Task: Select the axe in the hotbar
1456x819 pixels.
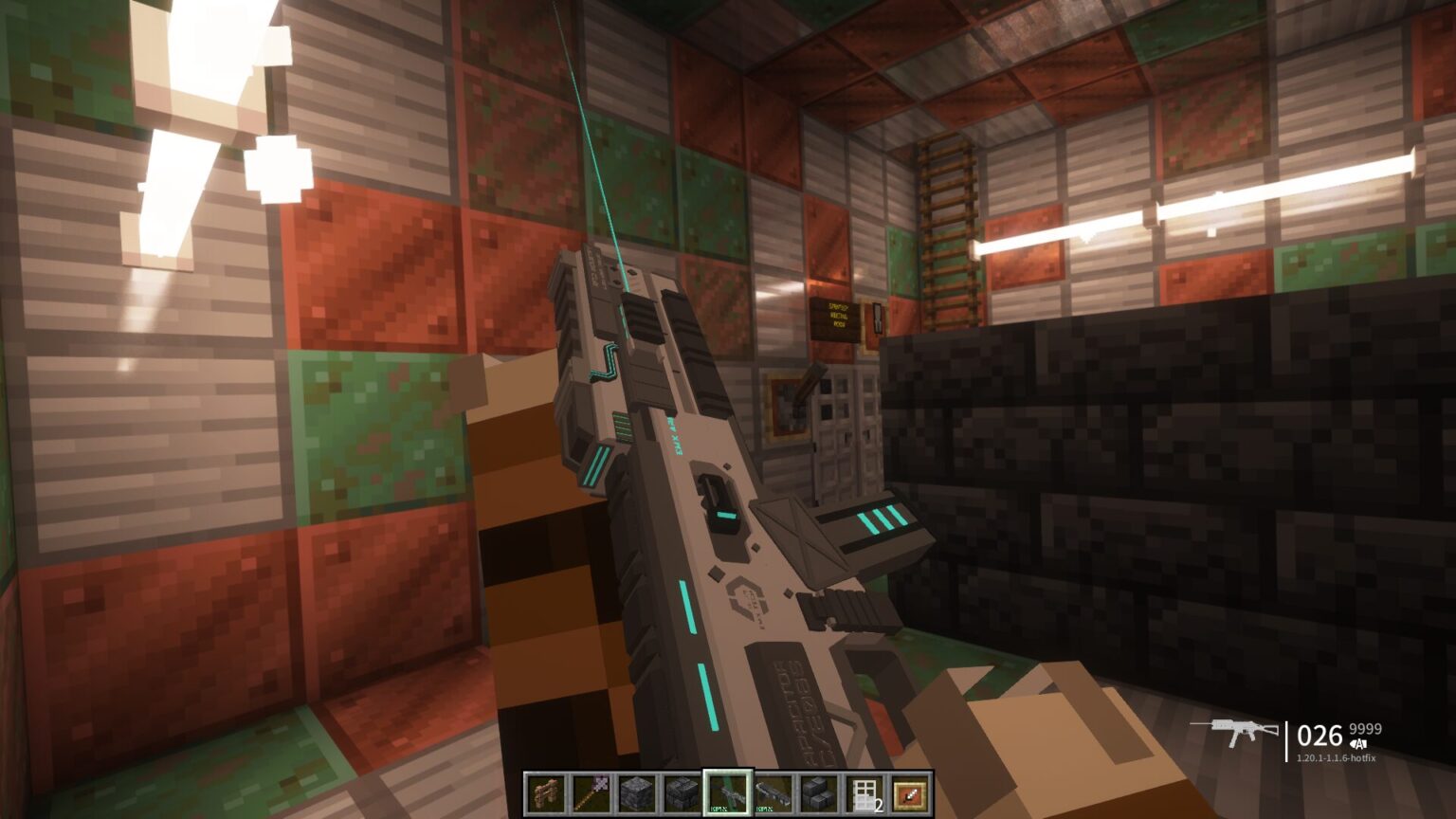Action: (591, 793)
